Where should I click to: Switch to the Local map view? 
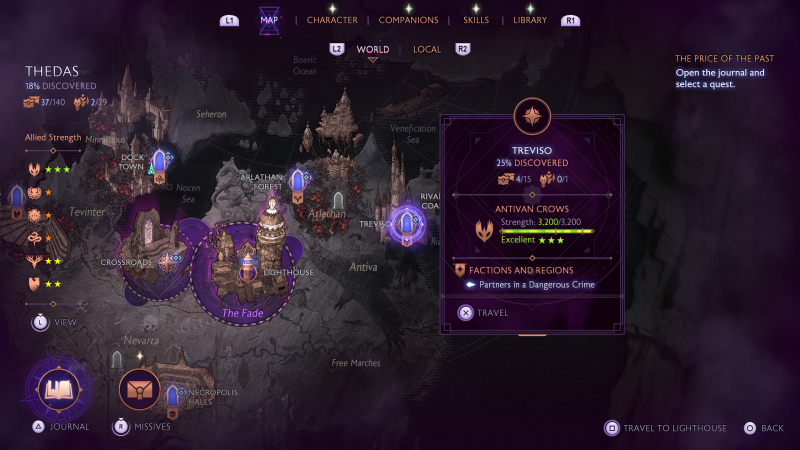click(x=427, y=49)
